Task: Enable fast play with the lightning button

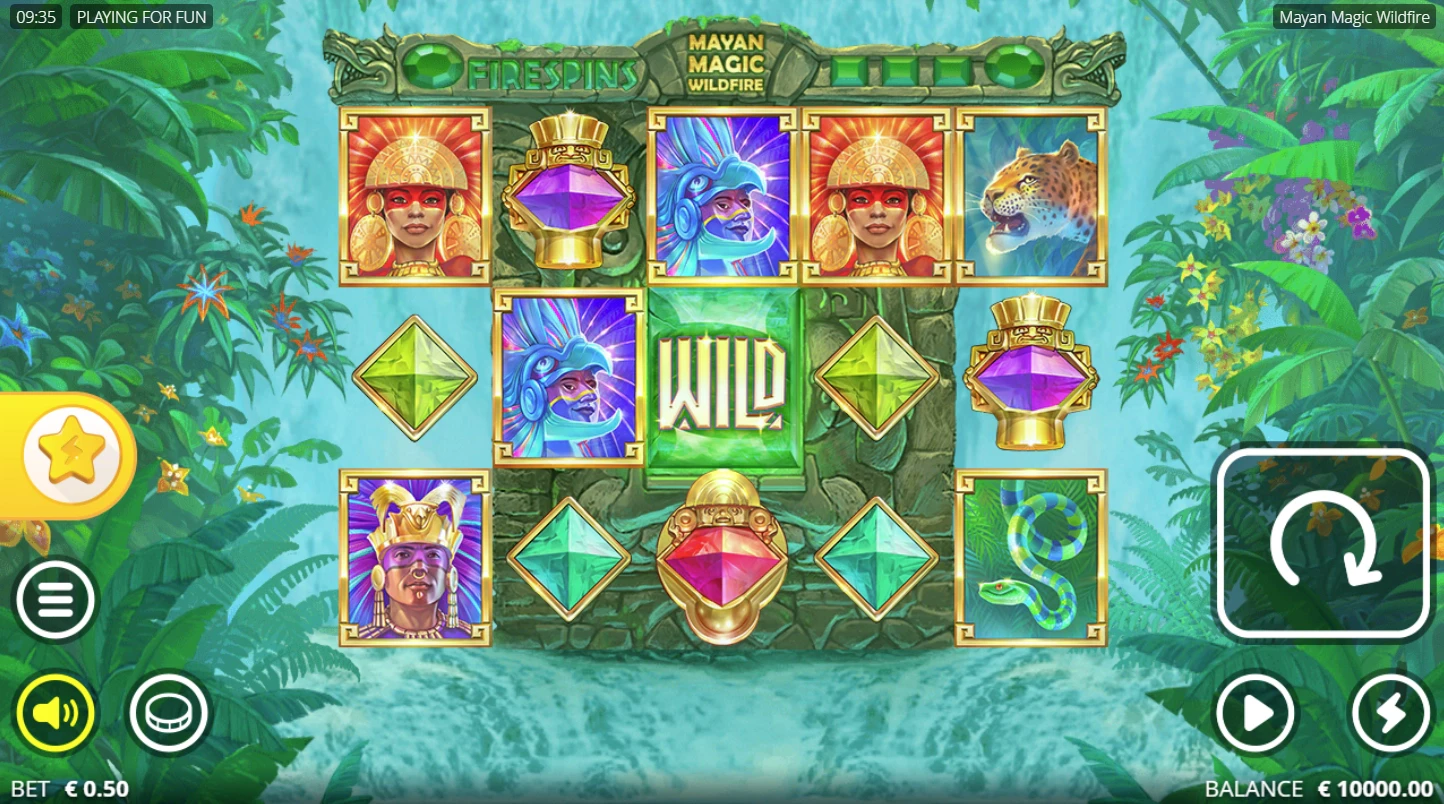Action: pyautogui.click(x=1389, y=713)
